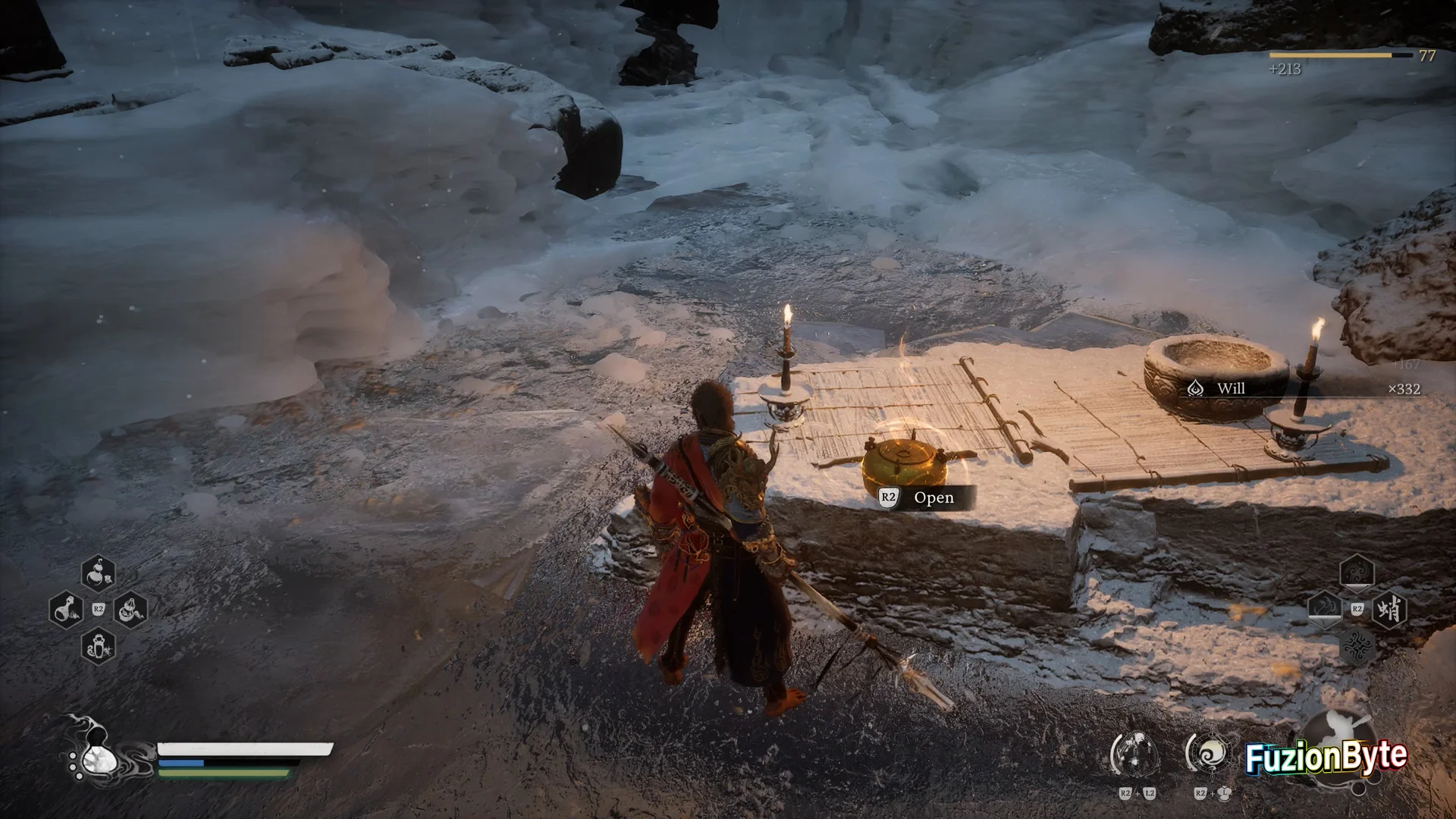Click the FuzionByte channel watermark
Screen dimensions: 1456x819
1326,758
